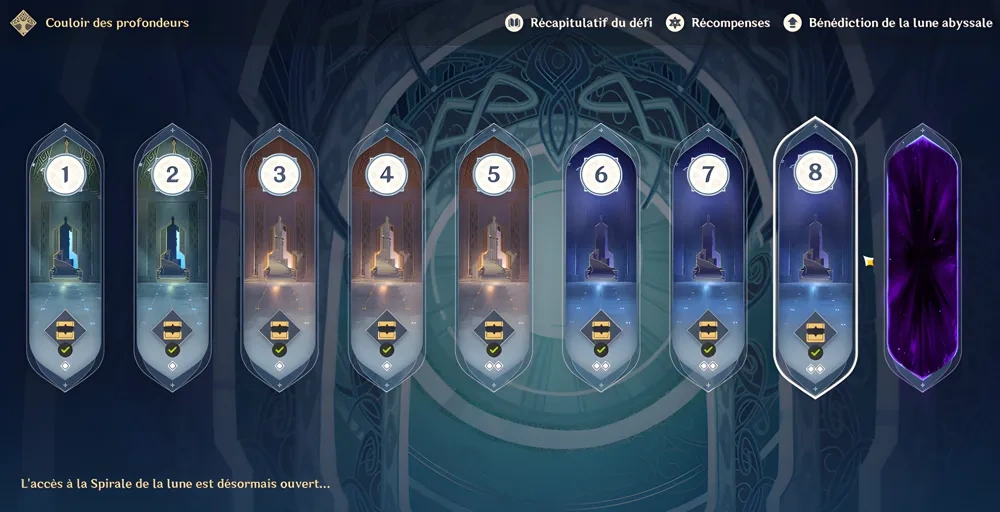This screenshot has height=512, width=1000.
Task: Pick floor 5 from the corridor
Action: pyautogui.click(x=493, y=255)
